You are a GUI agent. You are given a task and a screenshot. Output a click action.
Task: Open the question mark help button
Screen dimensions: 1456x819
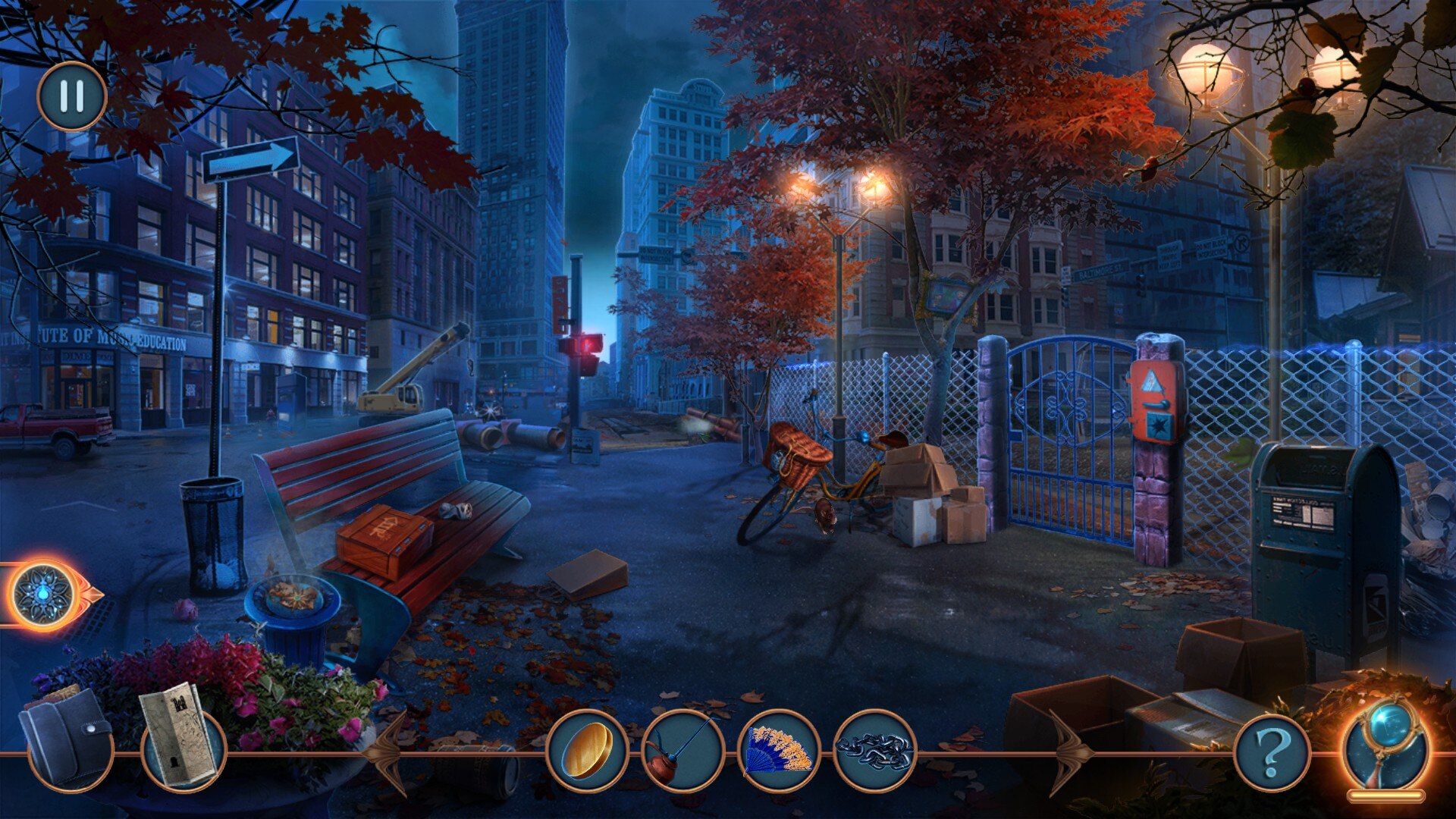point(1272,752)
